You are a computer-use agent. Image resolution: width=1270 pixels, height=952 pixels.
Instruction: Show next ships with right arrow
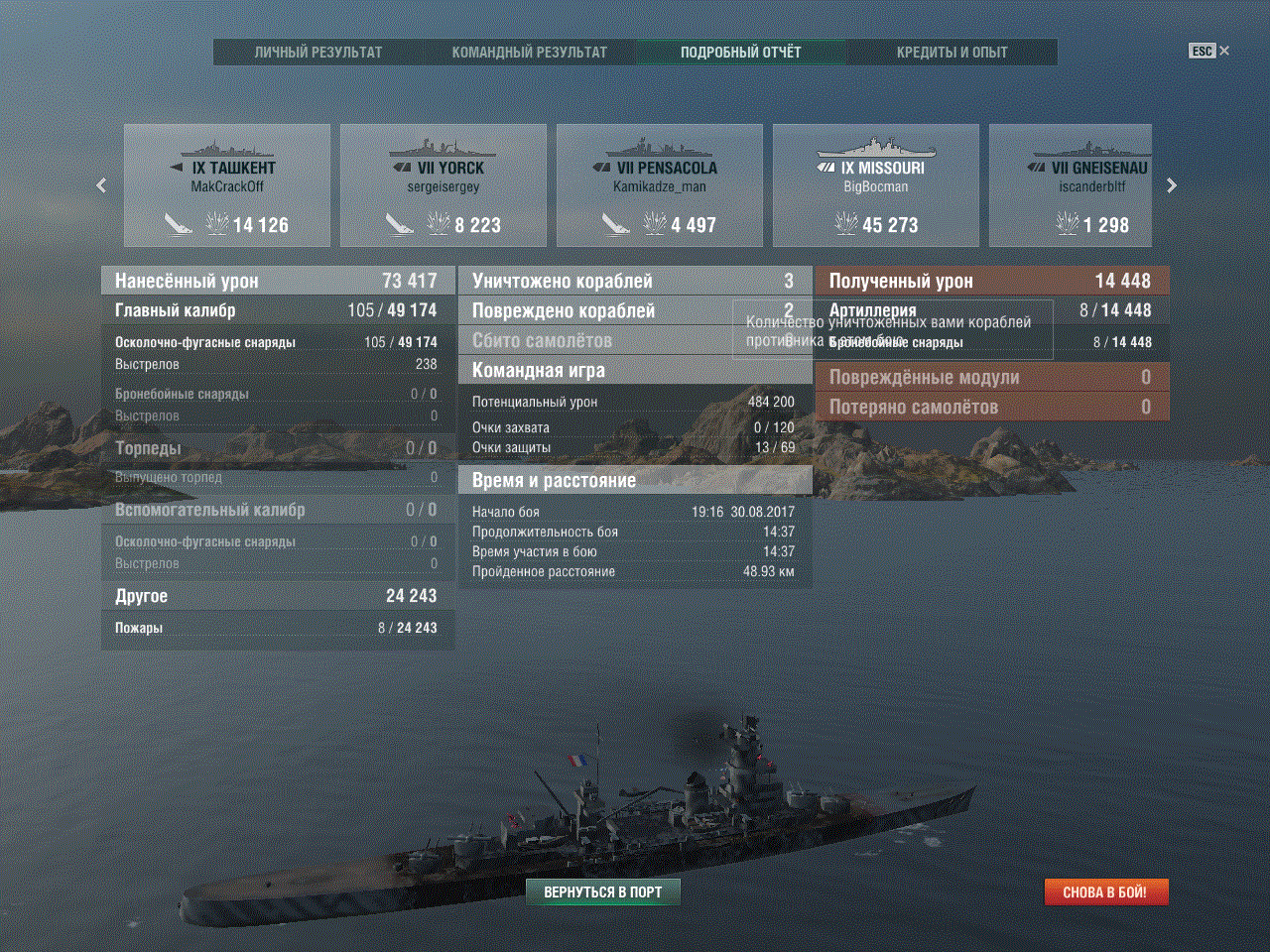(x=1172, y=185)
